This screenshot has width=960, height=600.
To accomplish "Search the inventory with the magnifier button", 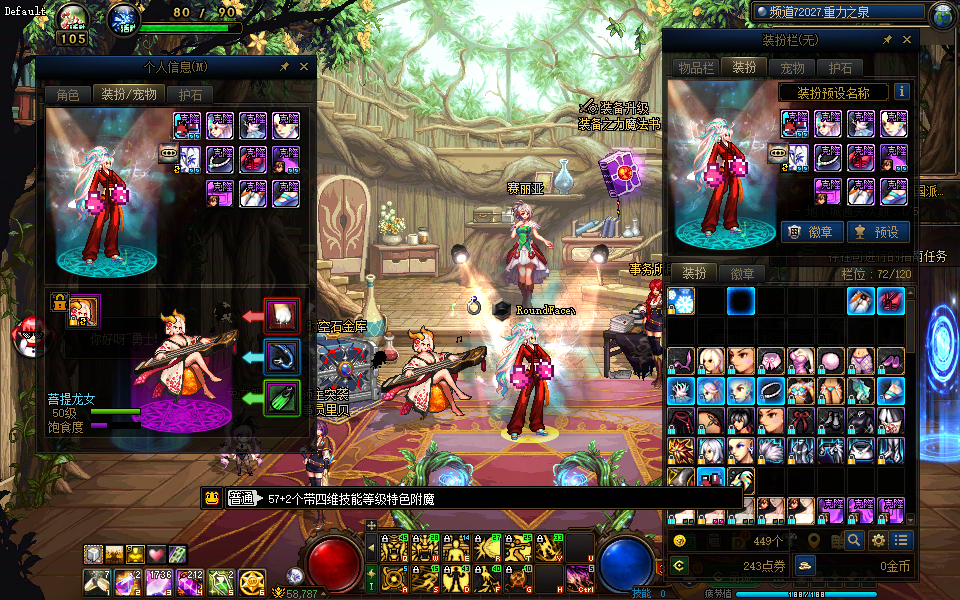I will pos(854,540).
